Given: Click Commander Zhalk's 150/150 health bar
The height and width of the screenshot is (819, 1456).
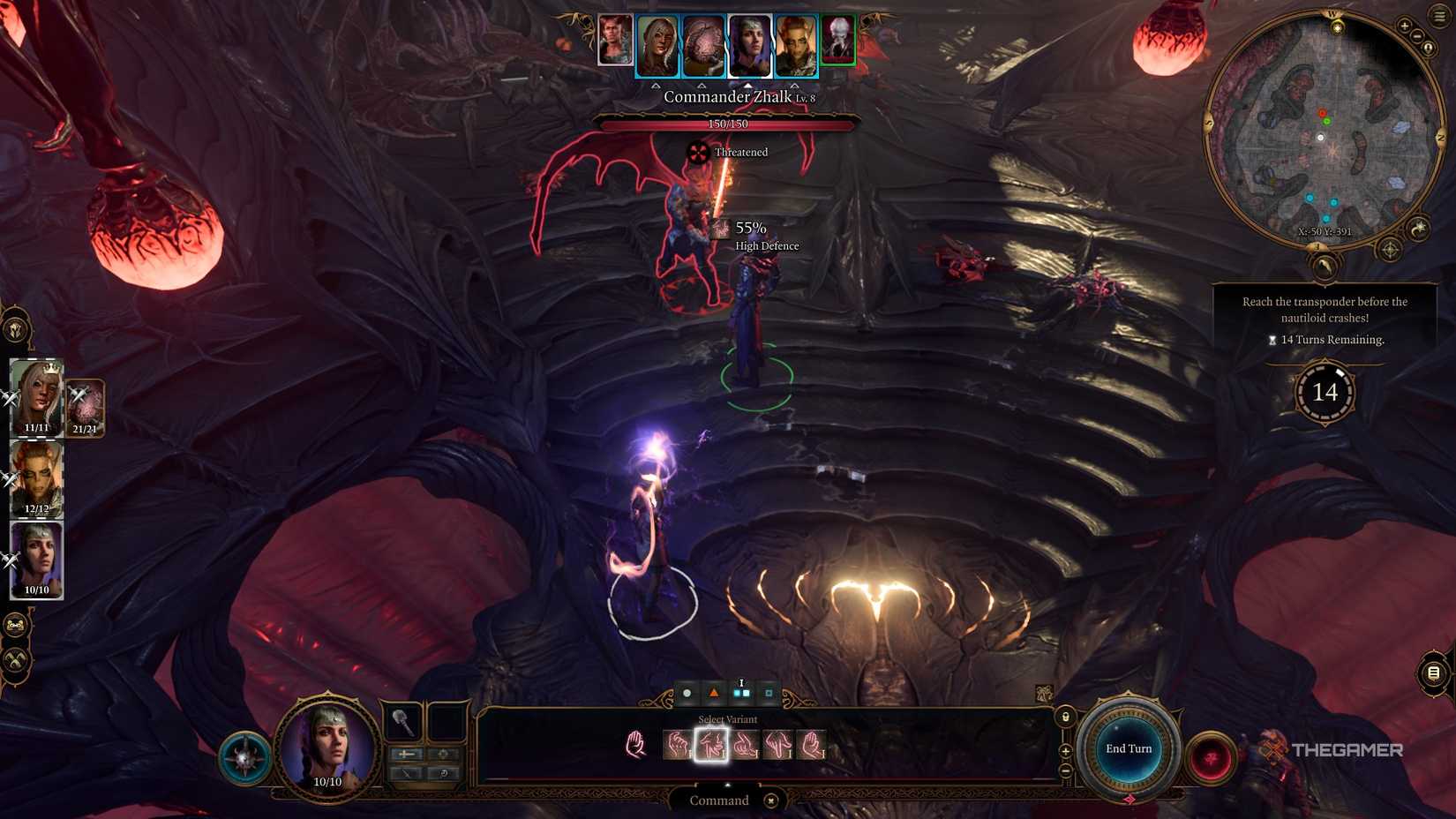Looking at the screenshot, I should (728, 124).
